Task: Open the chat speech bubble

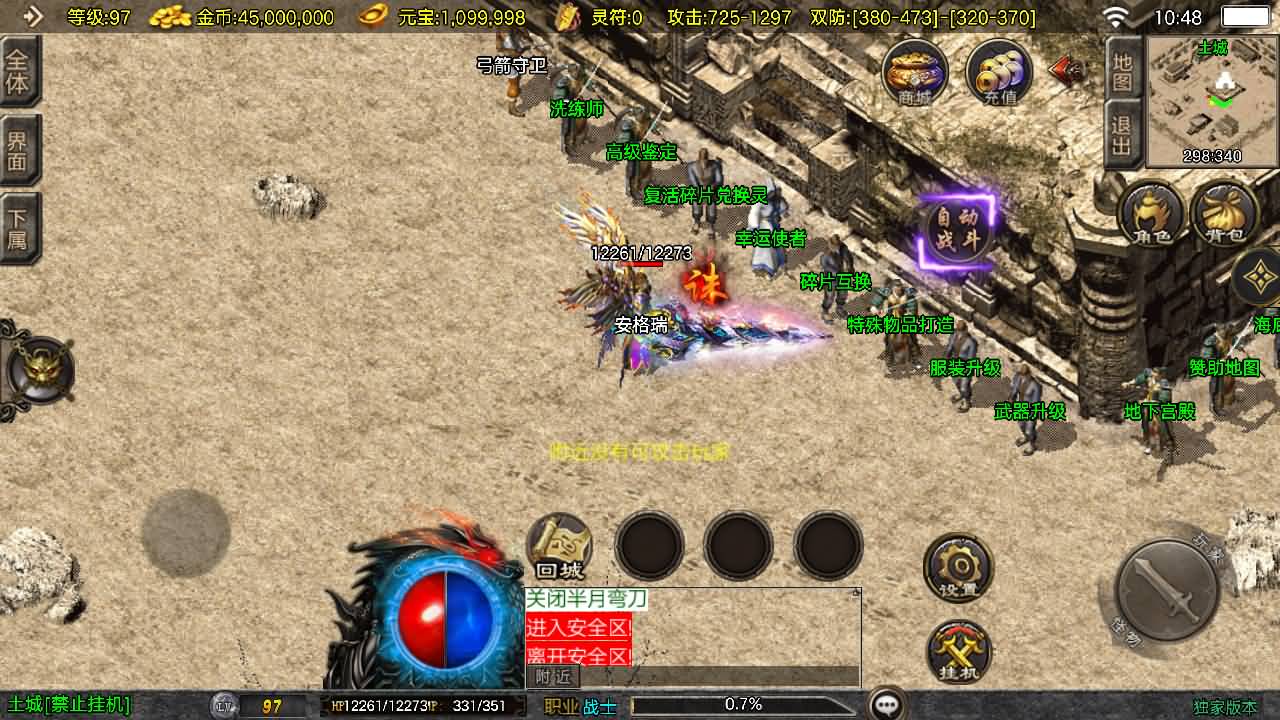Action: point(887,705)
